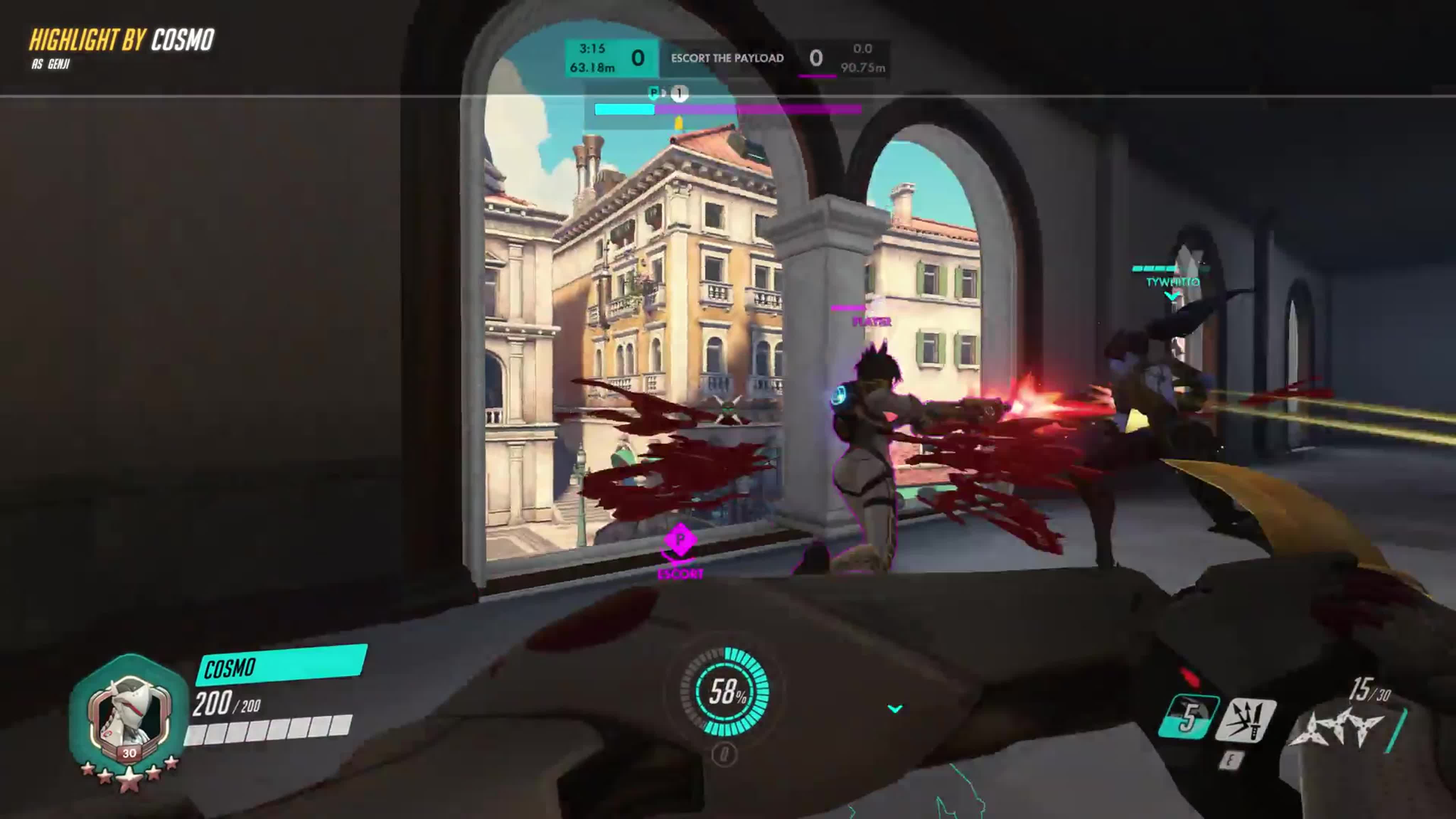Click the Escort the Payload objective tracker

coord(727,58)
